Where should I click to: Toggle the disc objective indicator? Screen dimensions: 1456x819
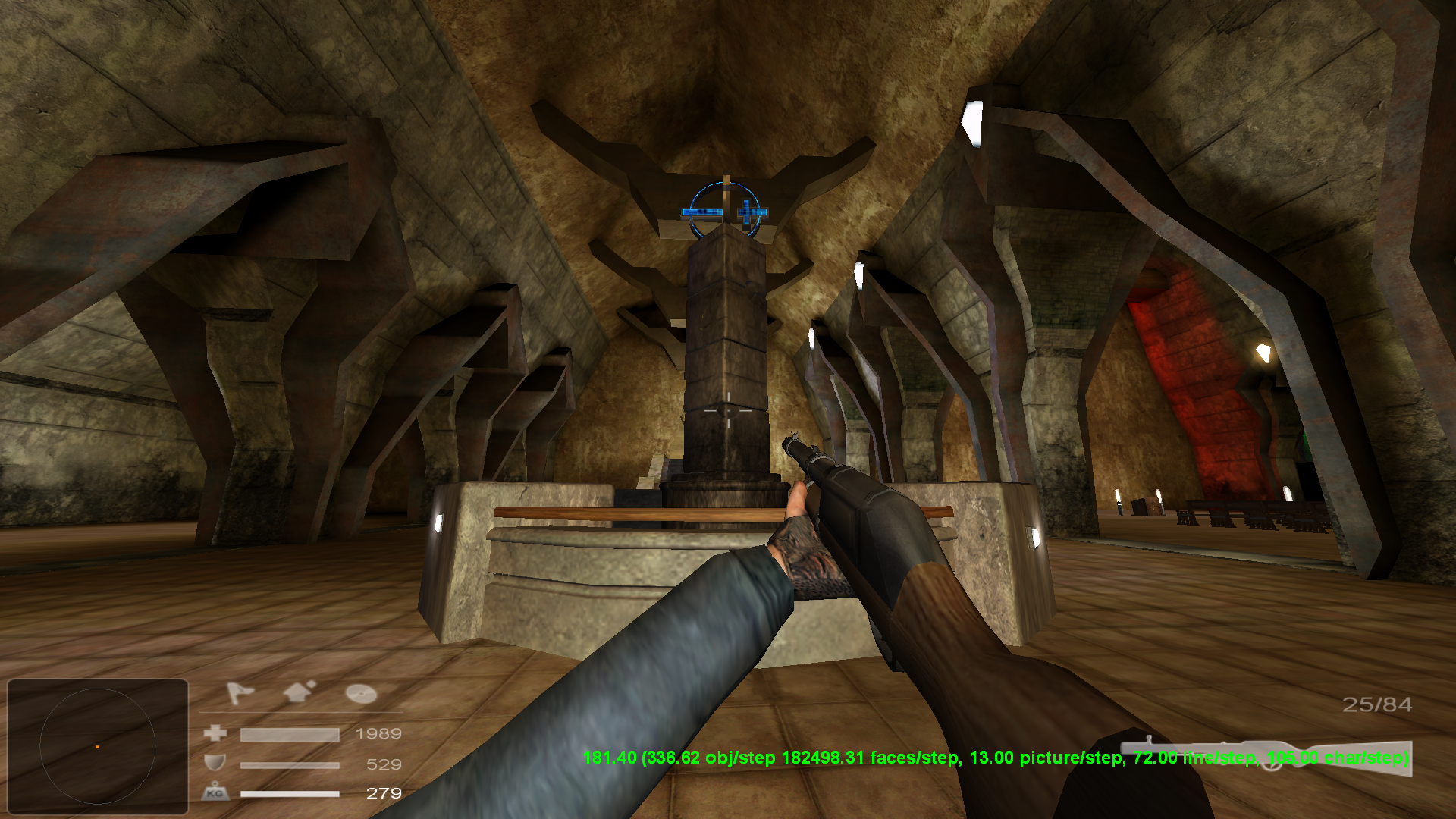pyautogui.click(x=360, y=694)
